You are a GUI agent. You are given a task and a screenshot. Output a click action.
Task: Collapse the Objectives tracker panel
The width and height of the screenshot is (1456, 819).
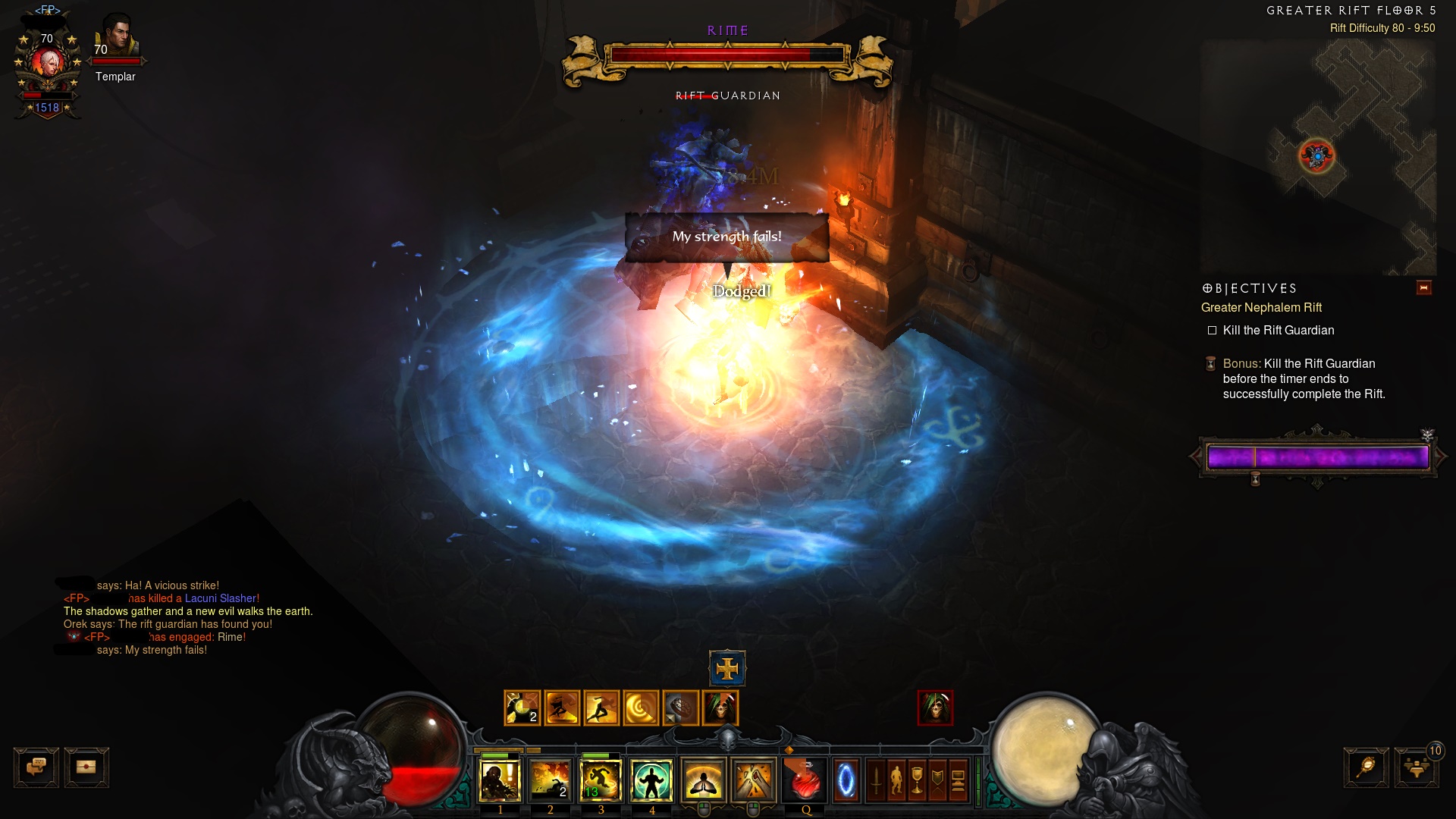(1423, 287)
